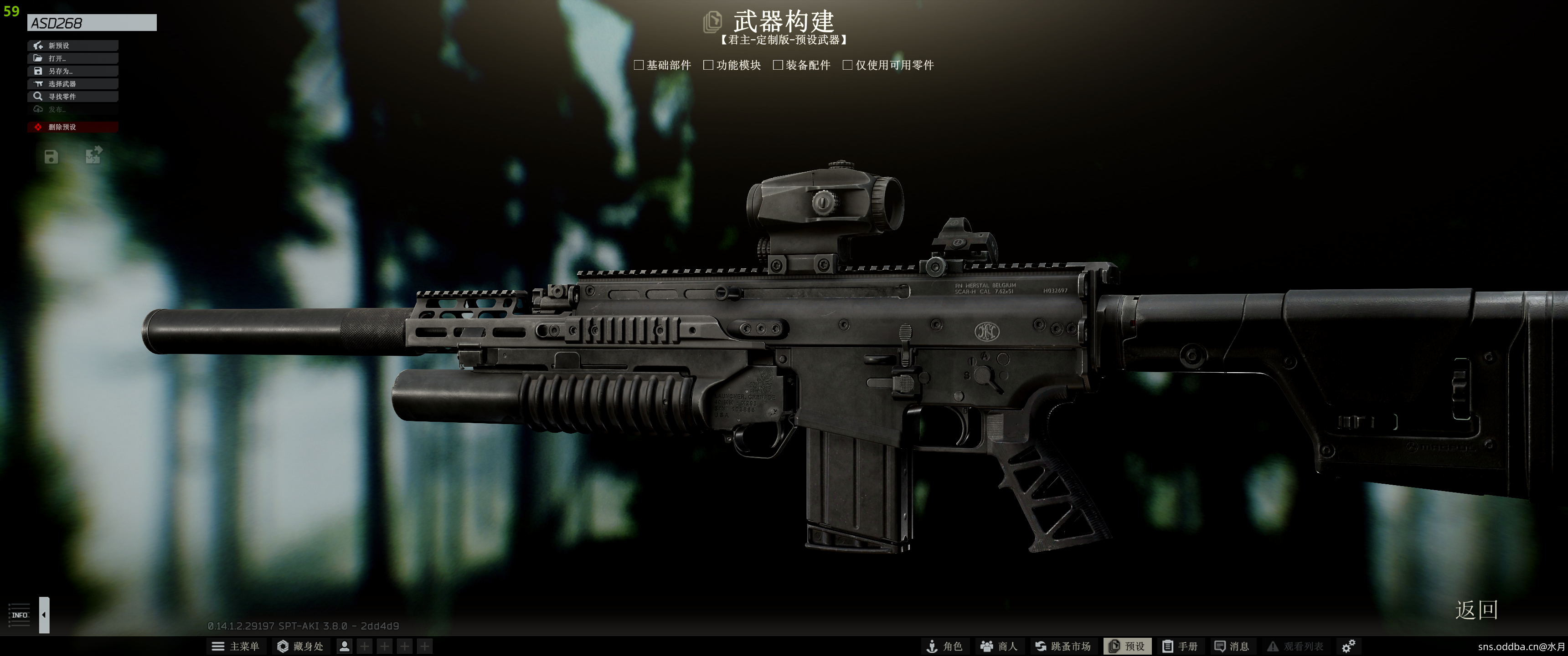Image resolution: width=1568 pixels, height=656 pixels.
Task: Click the preset name field ASD268
Action: click(91, 23)
